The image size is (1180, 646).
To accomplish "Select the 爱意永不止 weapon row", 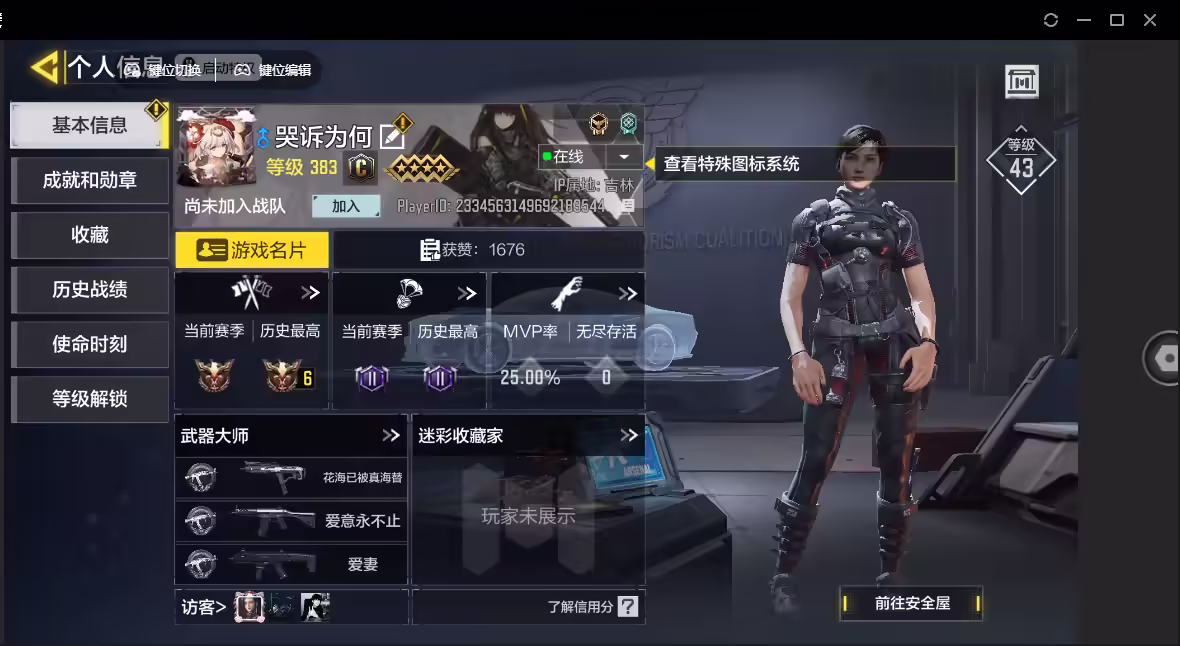I will pyautogui.click(x=291, y=521).
